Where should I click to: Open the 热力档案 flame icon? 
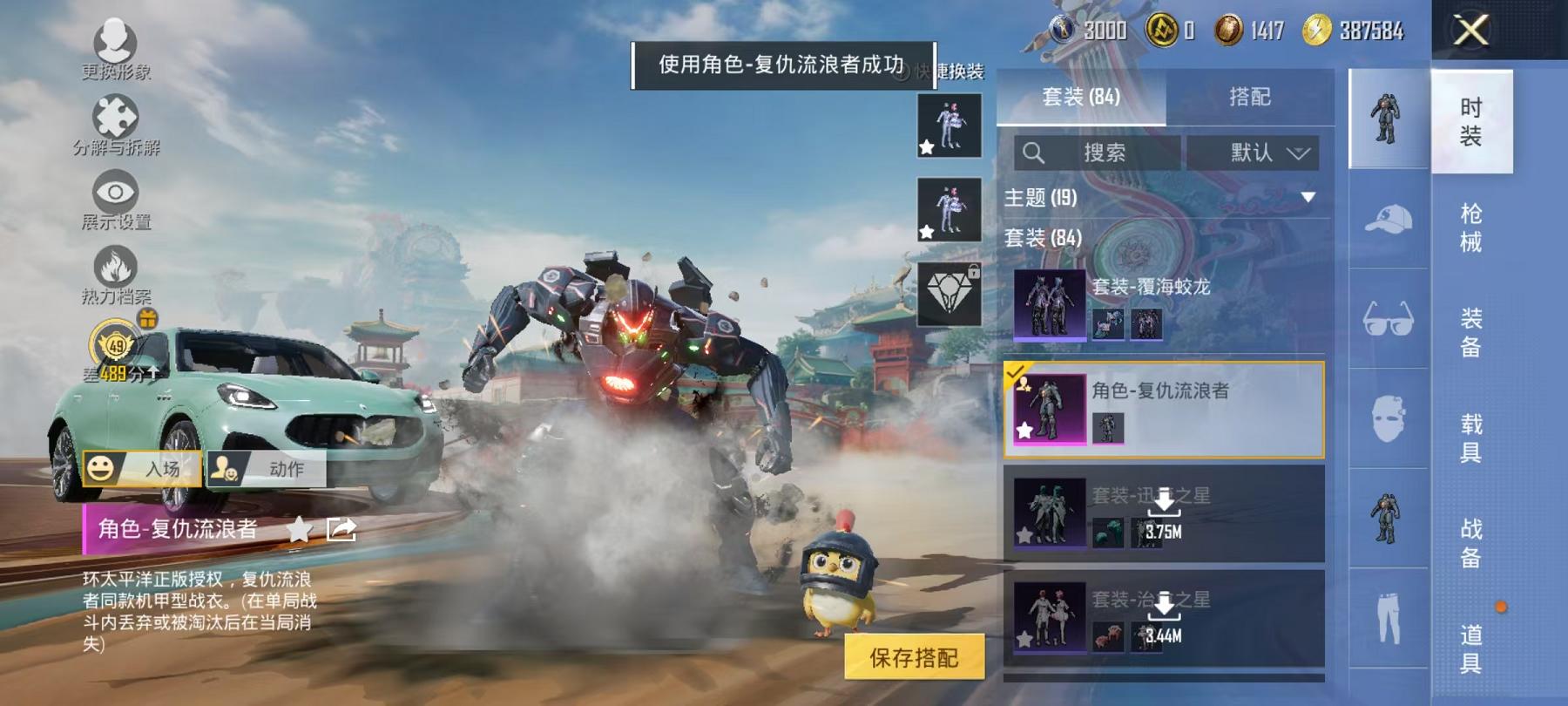pos(114,264)
